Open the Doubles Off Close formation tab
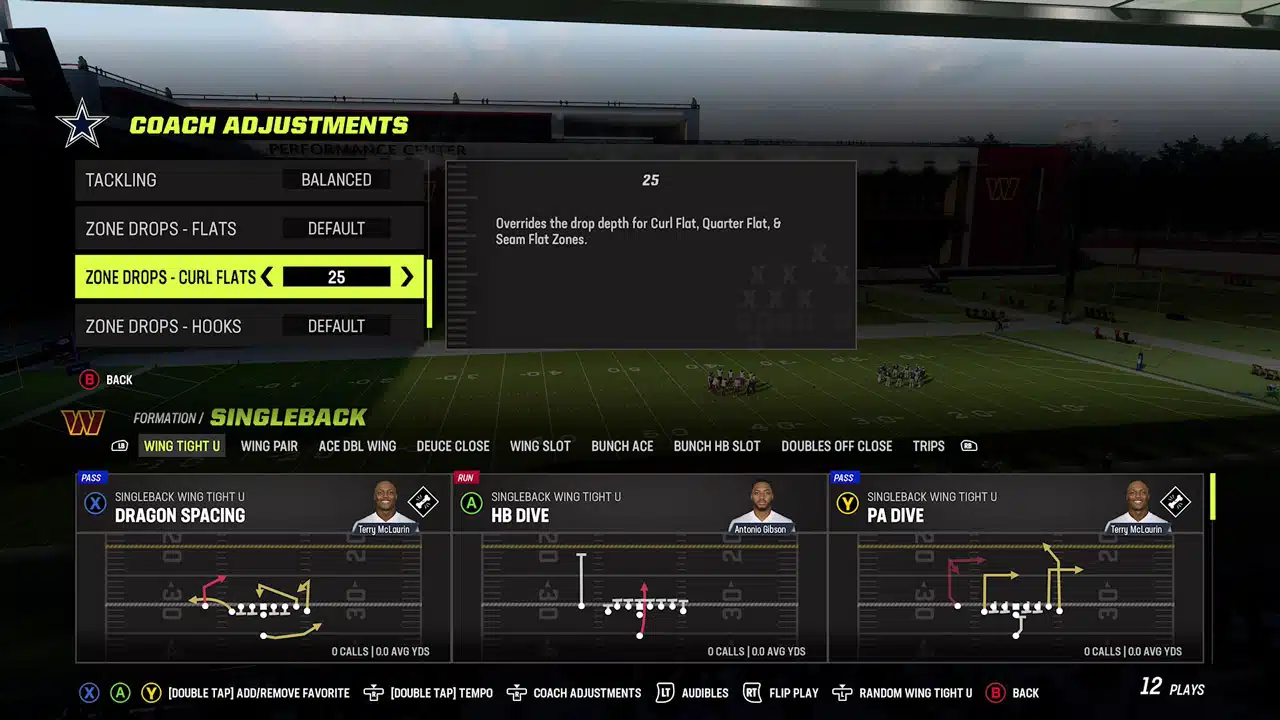 (837, 446)
